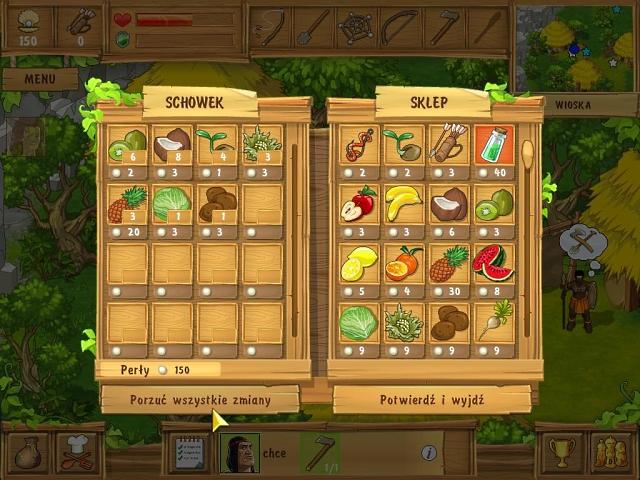The height and width of the screenshot is (480, 640).
Task: Click the info button on the quest bar
Action: pos(428,453)
